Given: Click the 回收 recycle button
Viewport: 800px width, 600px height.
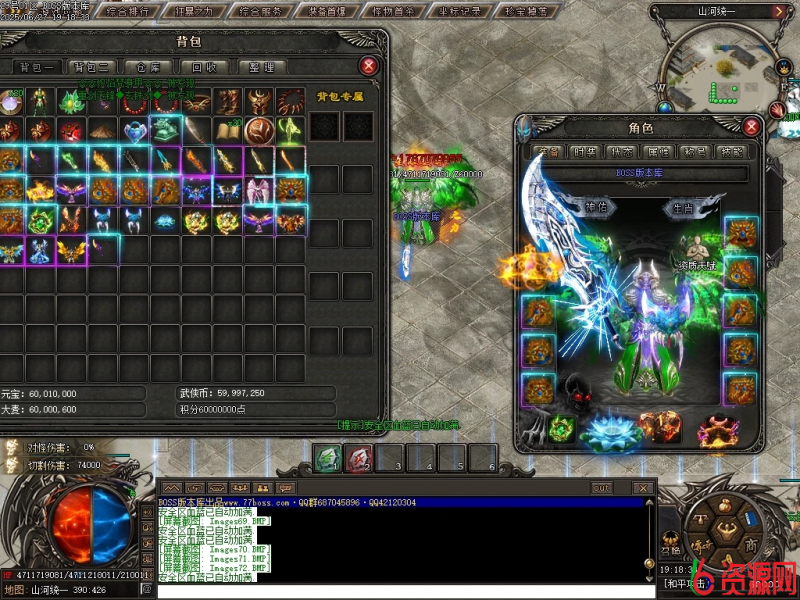Looking at the screenshot, I should [x=204, y=67].
